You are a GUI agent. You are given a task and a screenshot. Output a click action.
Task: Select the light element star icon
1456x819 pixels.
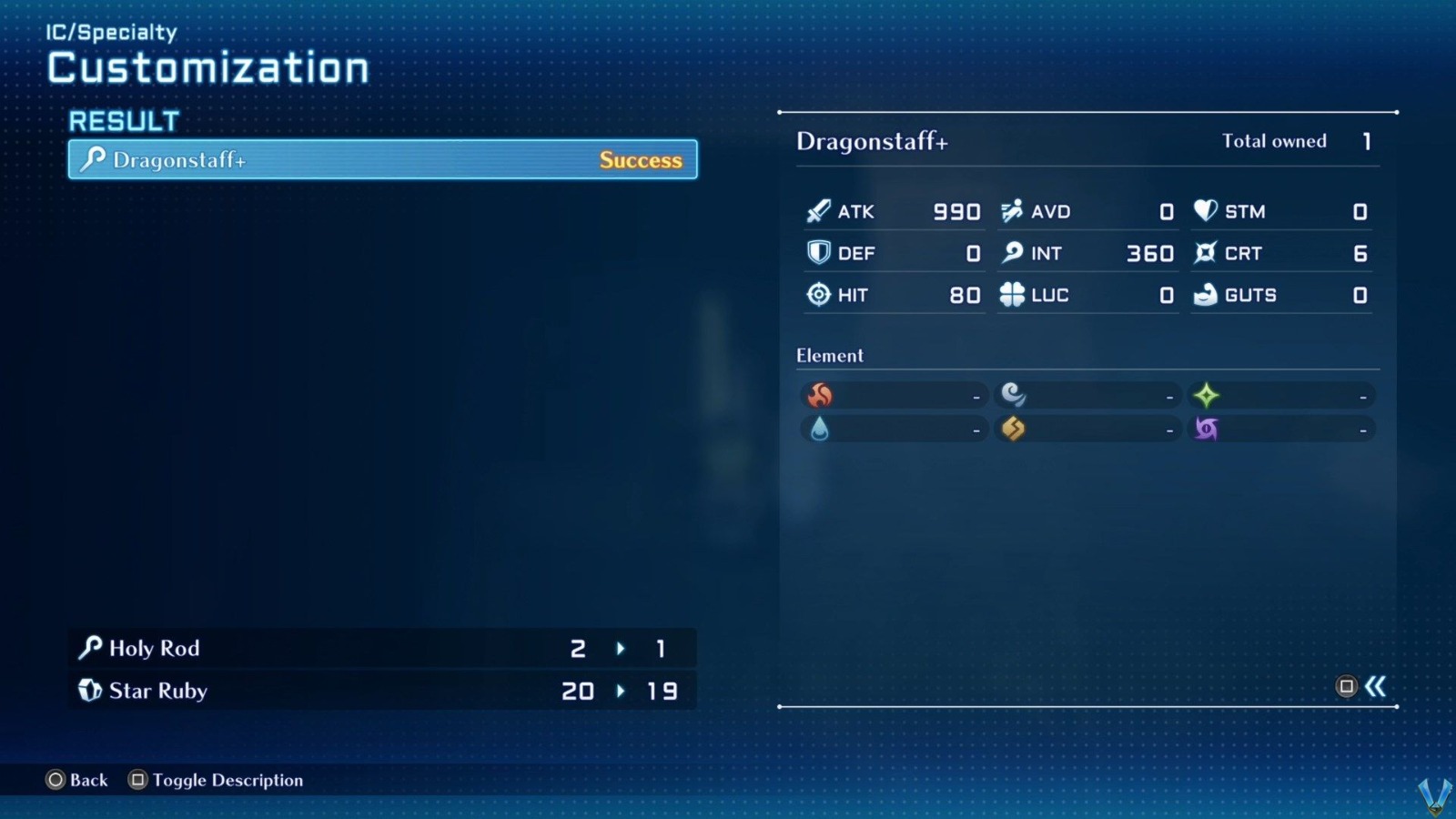pos(1207,394)
